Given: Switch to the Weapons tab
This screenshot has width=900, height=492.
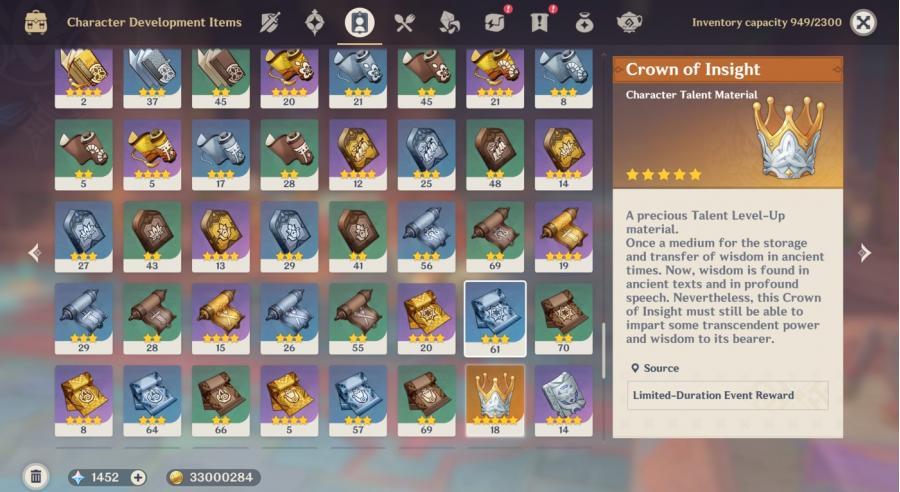Looking at the screenshot, I should 270,22.
